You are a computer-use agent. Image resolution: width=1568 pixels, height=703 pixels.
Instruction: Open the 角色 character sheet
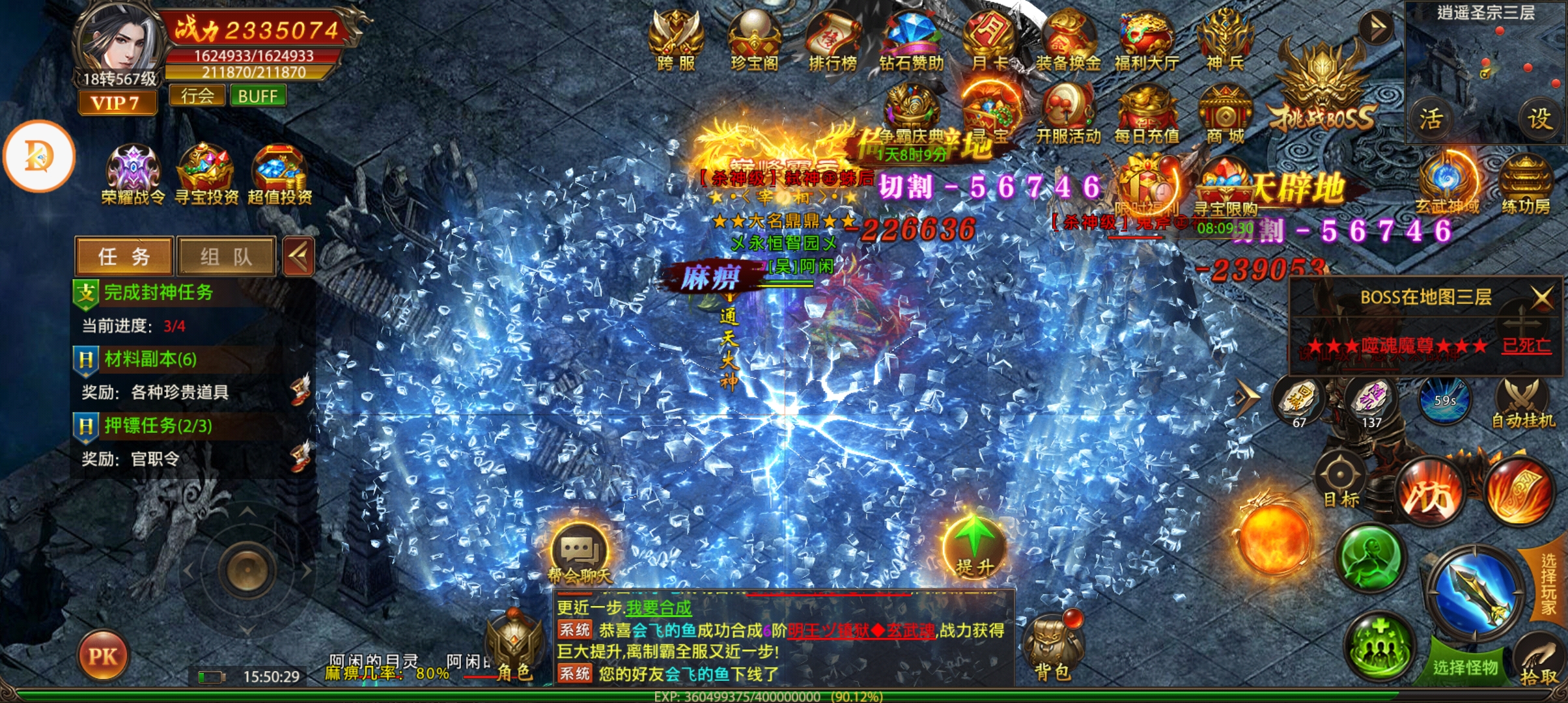point(514,648)
